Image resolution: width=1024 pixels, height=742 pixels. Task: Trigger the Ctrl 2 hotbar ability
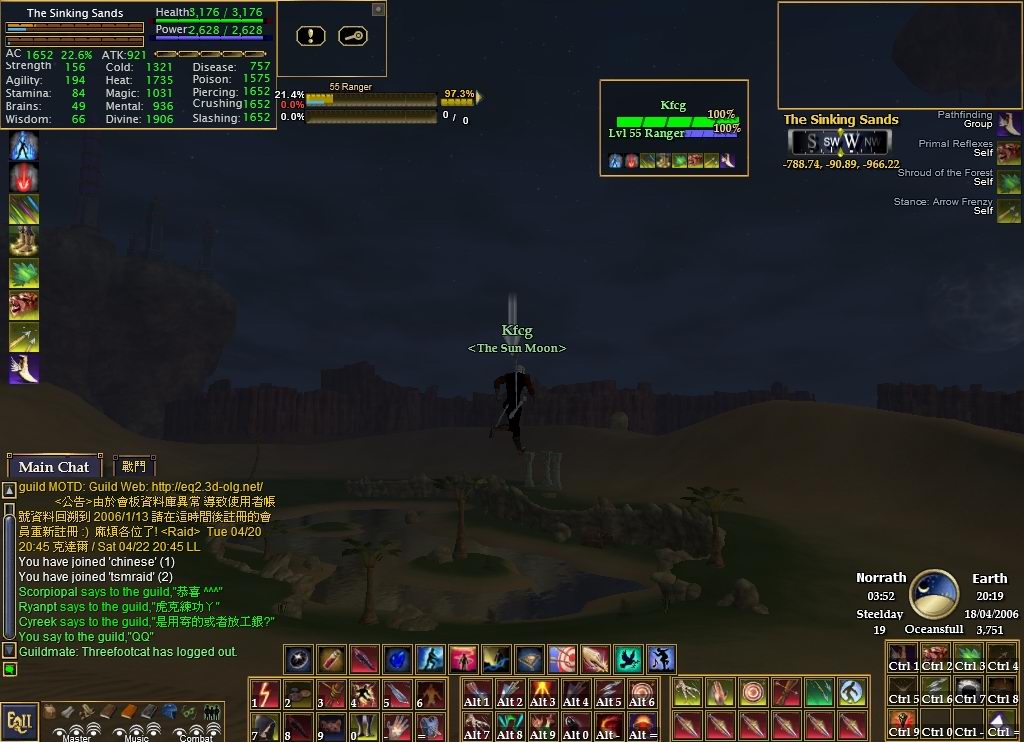pyautogui.click(x=936, y=659)
